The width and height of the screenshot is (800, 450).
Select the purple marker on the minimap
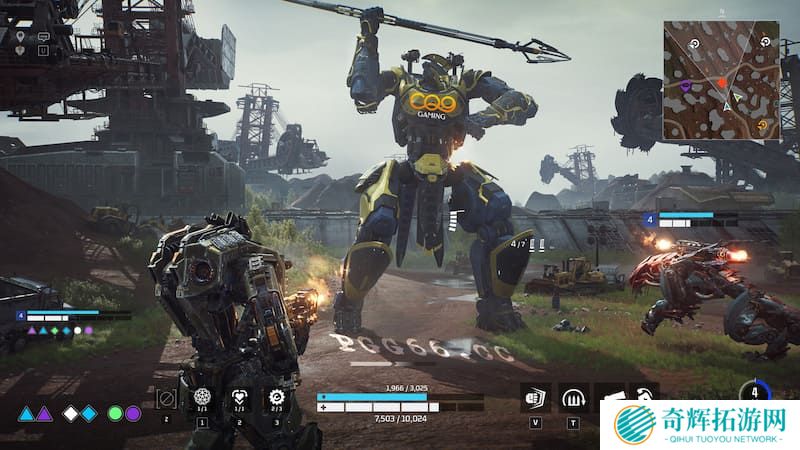pyautogui.click(x=685, y=87)
